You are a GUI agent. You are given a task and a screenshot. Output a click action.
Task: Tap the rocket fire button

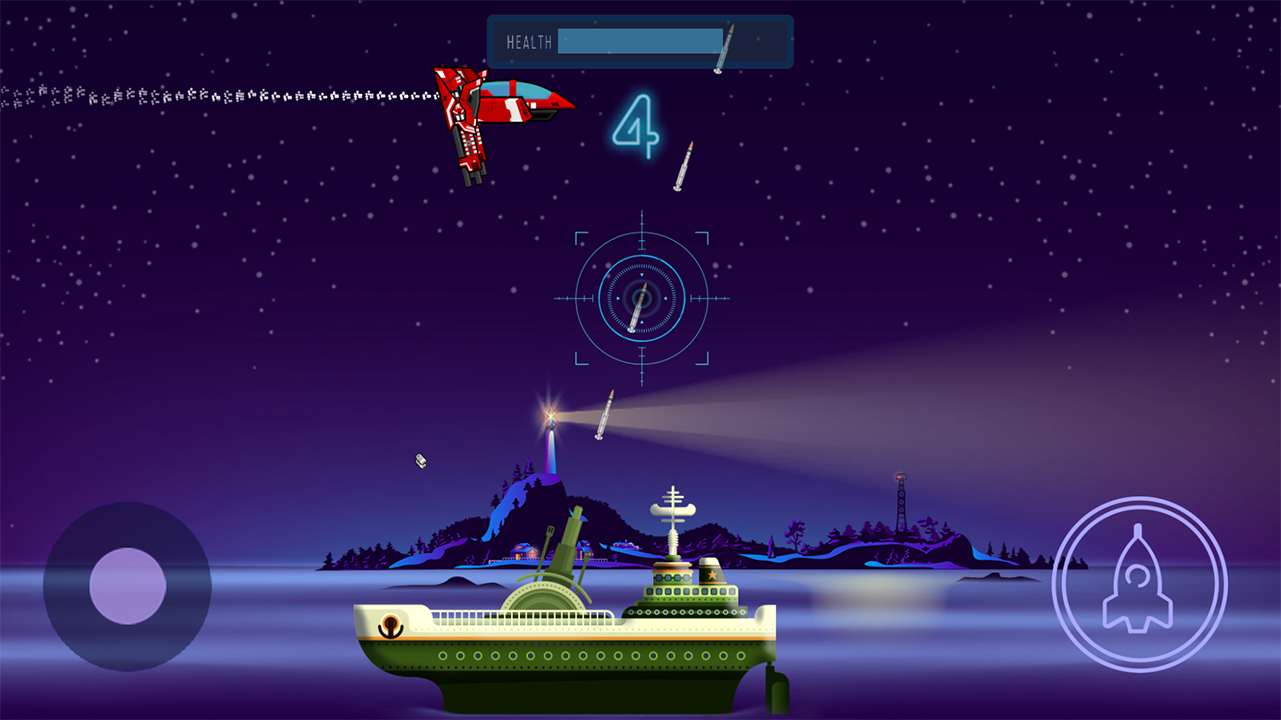(x=1139, y=584)
